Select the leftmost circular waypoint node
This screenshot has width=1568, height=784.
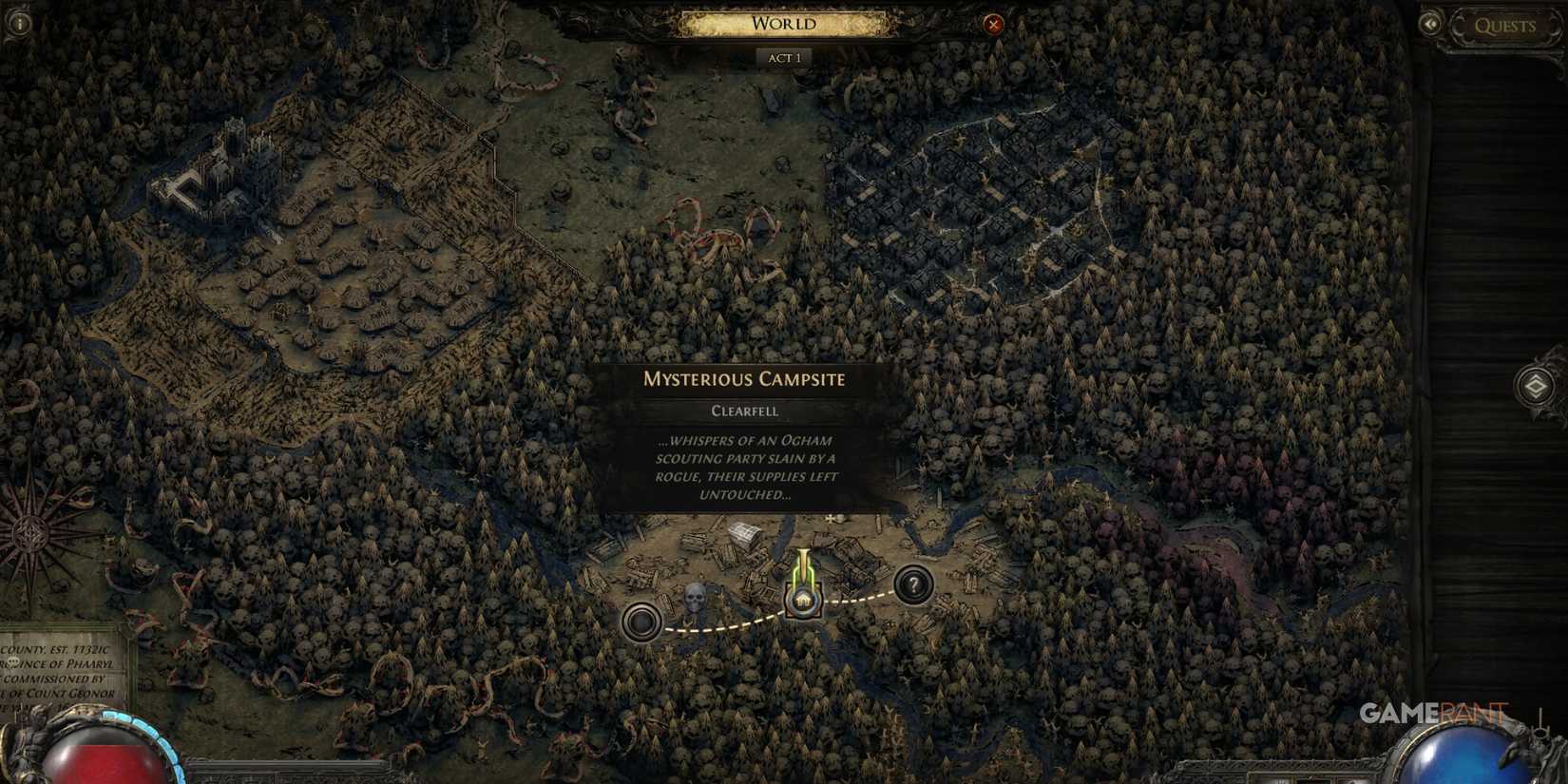pyautogui.click(x=642, y=619)
